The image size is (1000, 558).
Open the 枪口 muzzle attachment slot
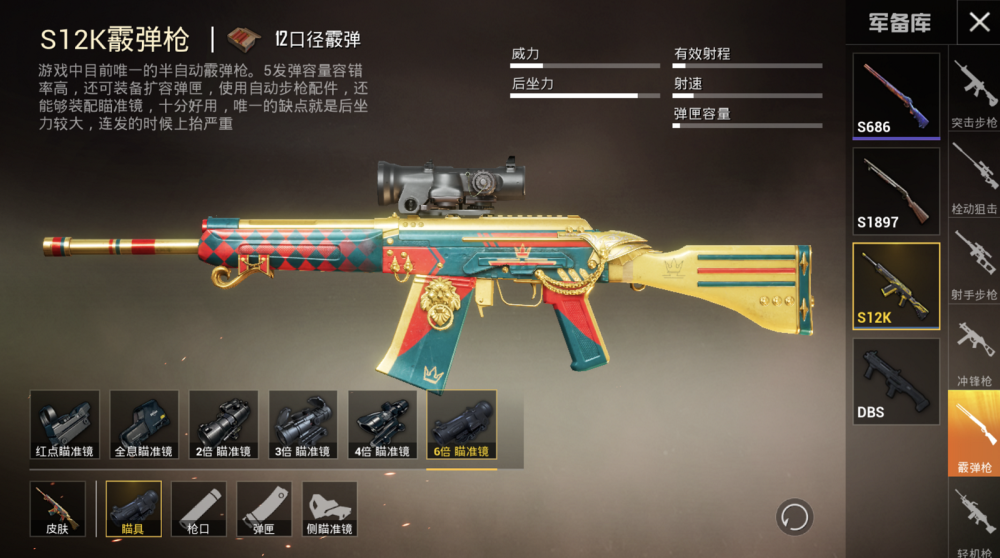(198, 509)
